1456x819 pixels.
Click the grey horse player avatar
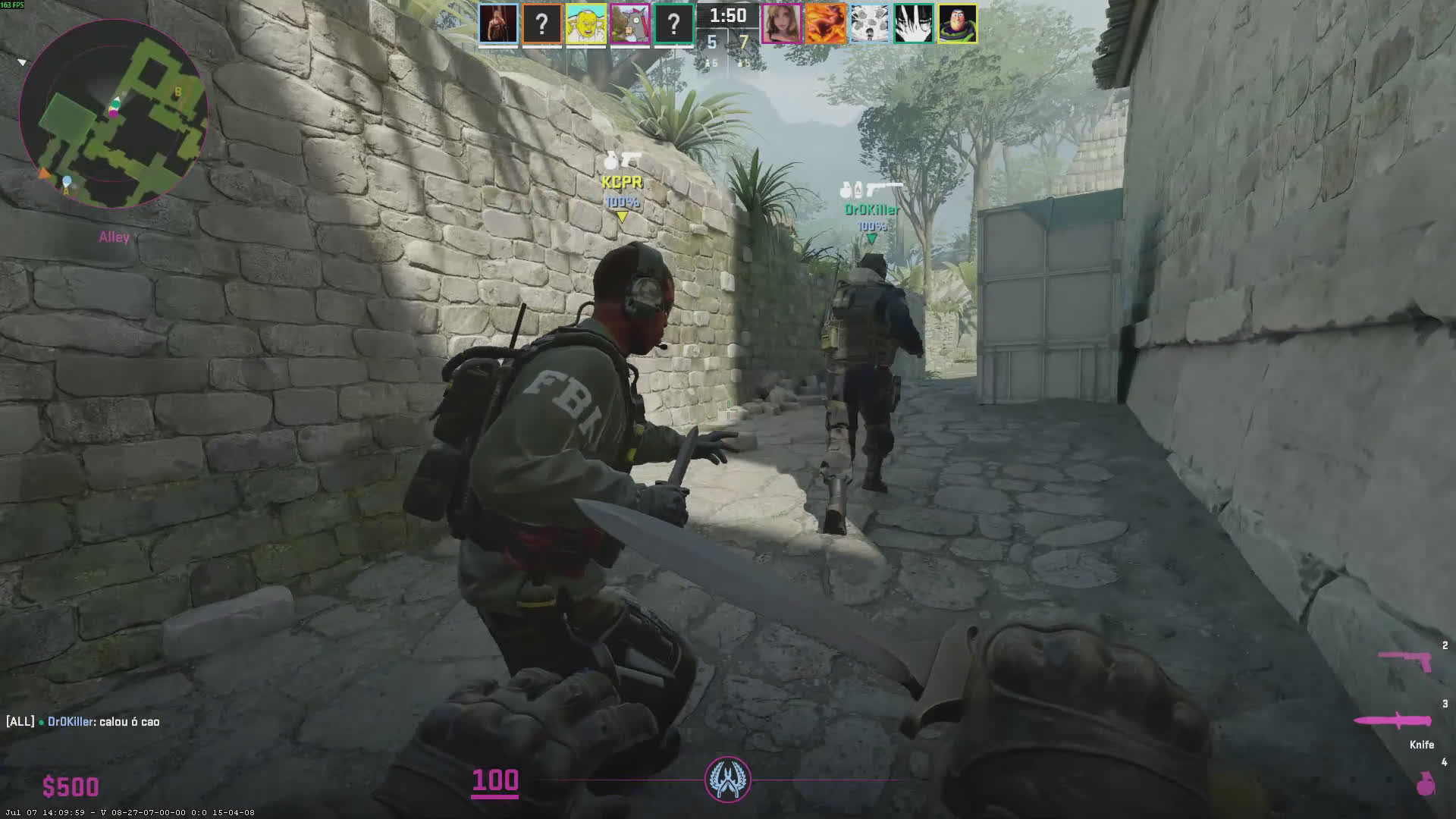pos(629,24)
